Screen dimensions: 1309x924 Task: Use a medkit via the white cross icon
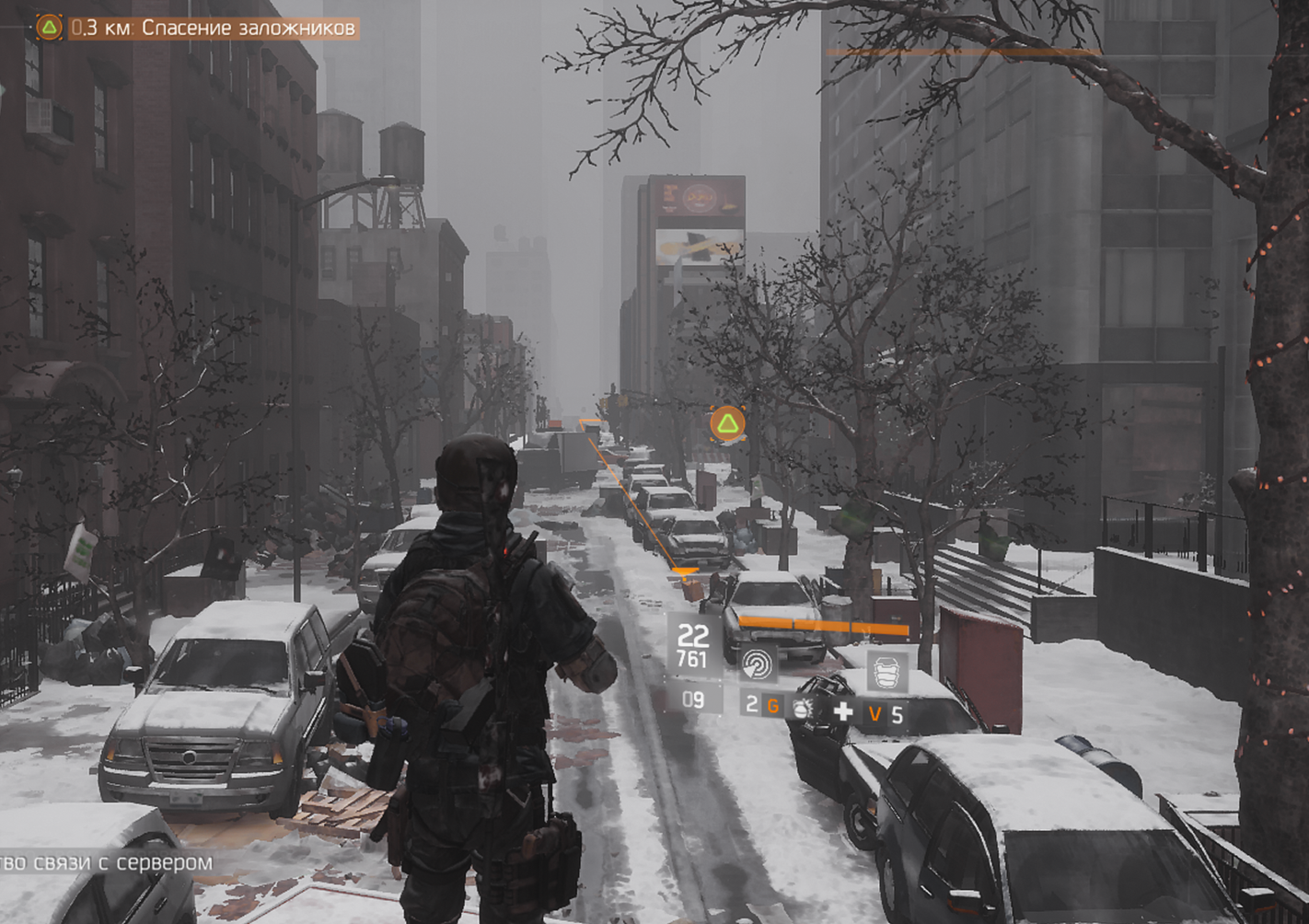pyautogui.click(x=842, y=711)
